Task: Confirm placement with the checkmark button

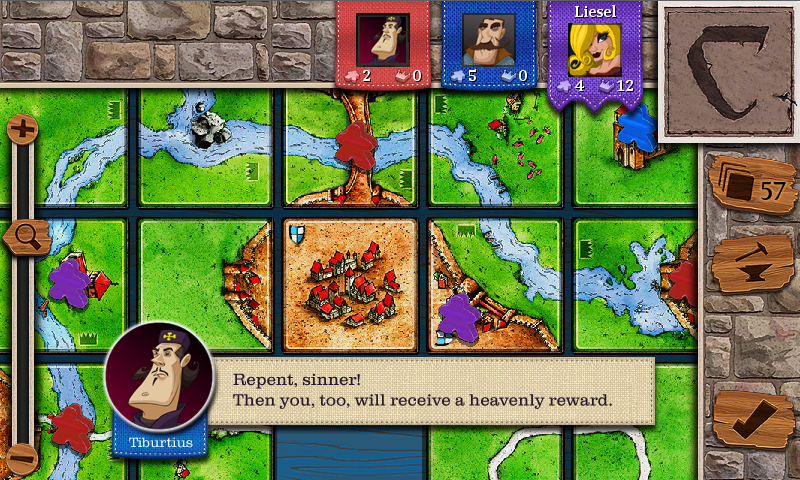Action: pos(753,420)
